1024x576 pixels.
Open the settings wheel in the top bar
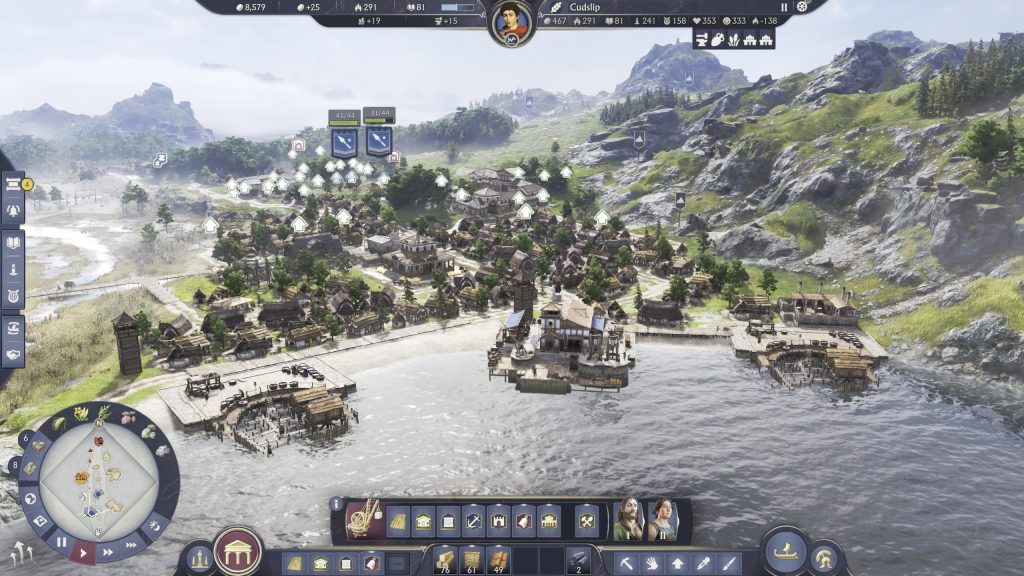click(801, 6)
